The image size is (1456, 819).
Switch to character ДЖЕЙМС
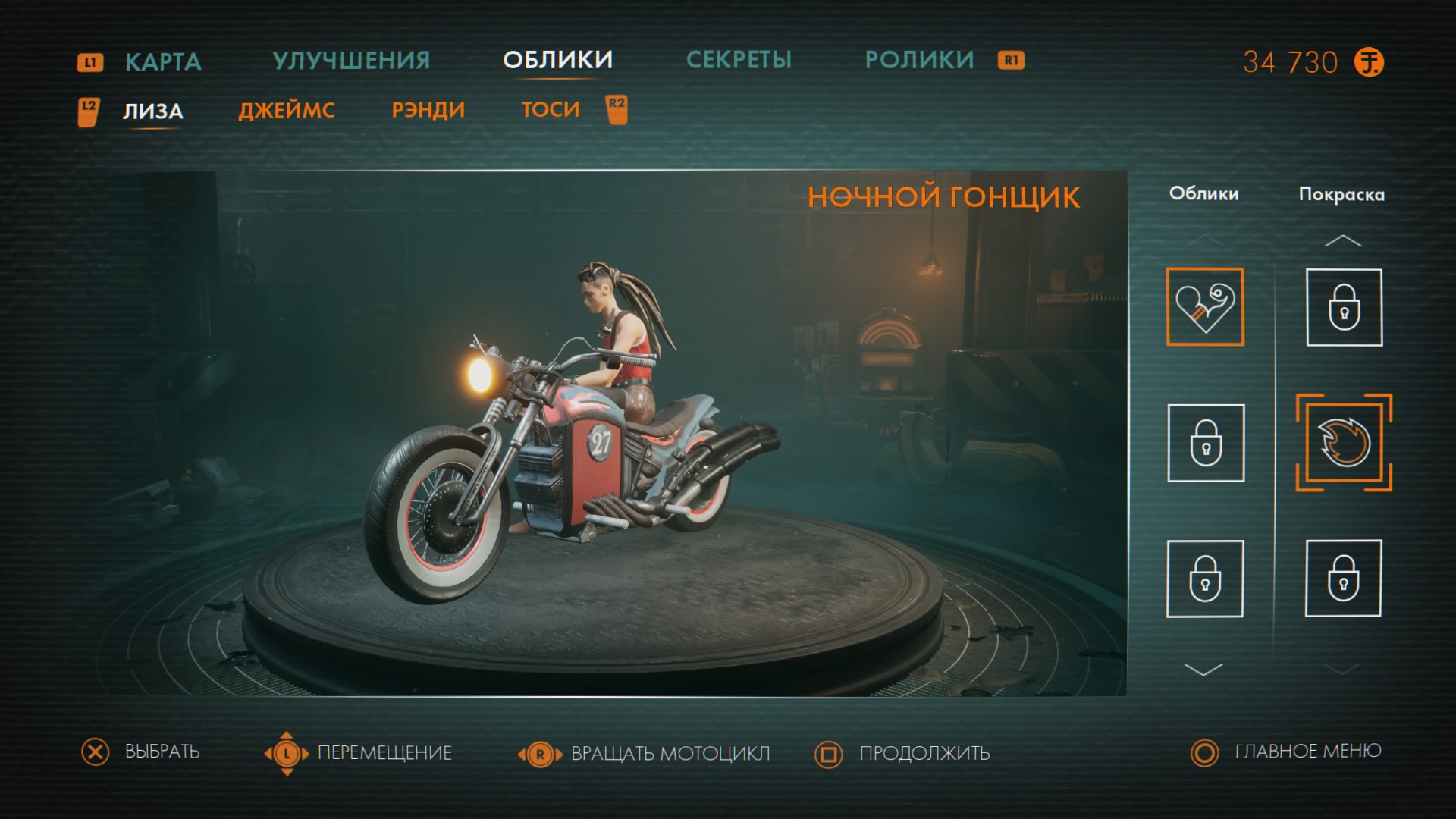[287, 111]
